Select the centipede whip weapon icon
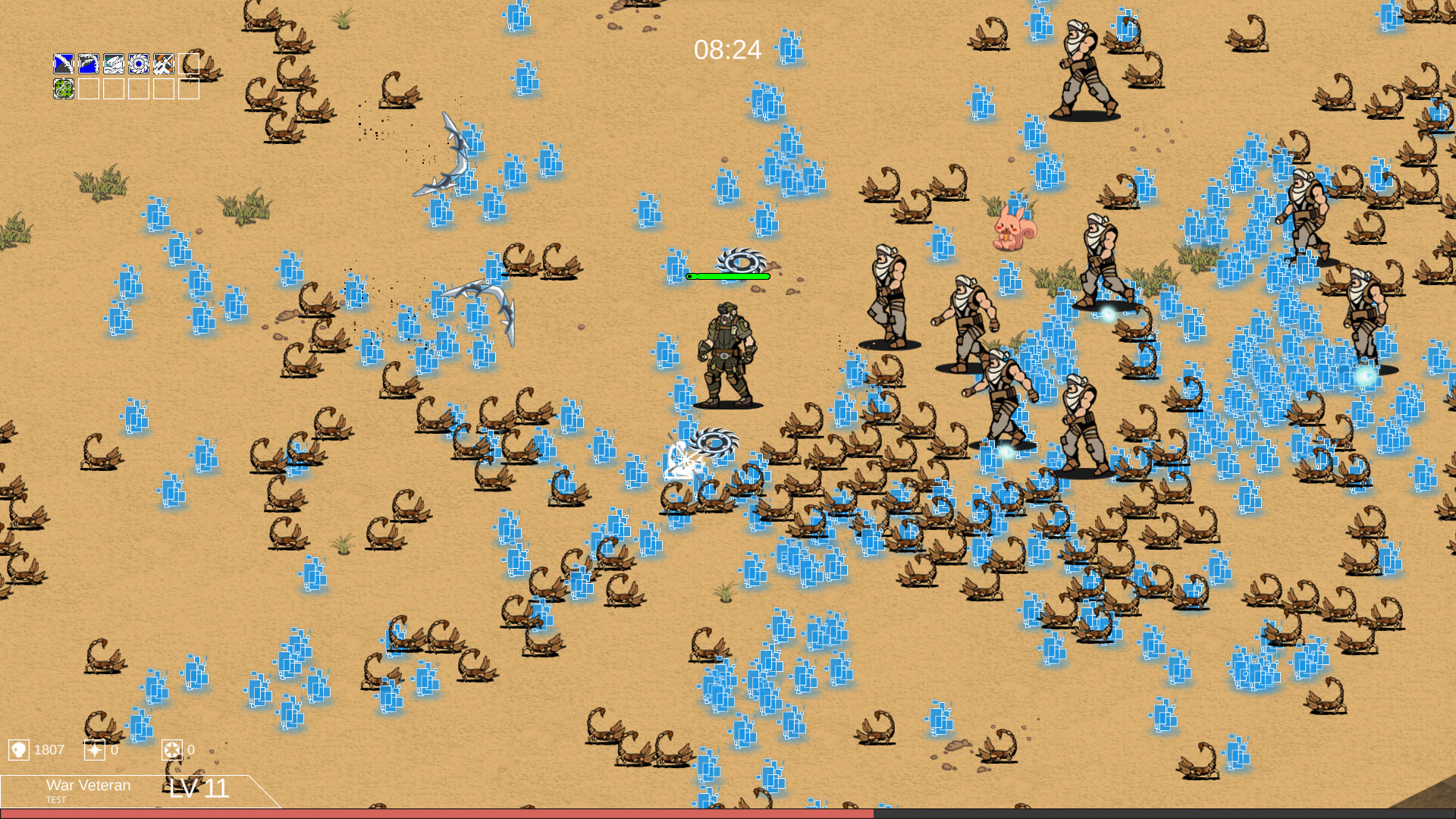The width and height of the screenshot is (1456, 819). pyautogui.click(x=89, y=64)
